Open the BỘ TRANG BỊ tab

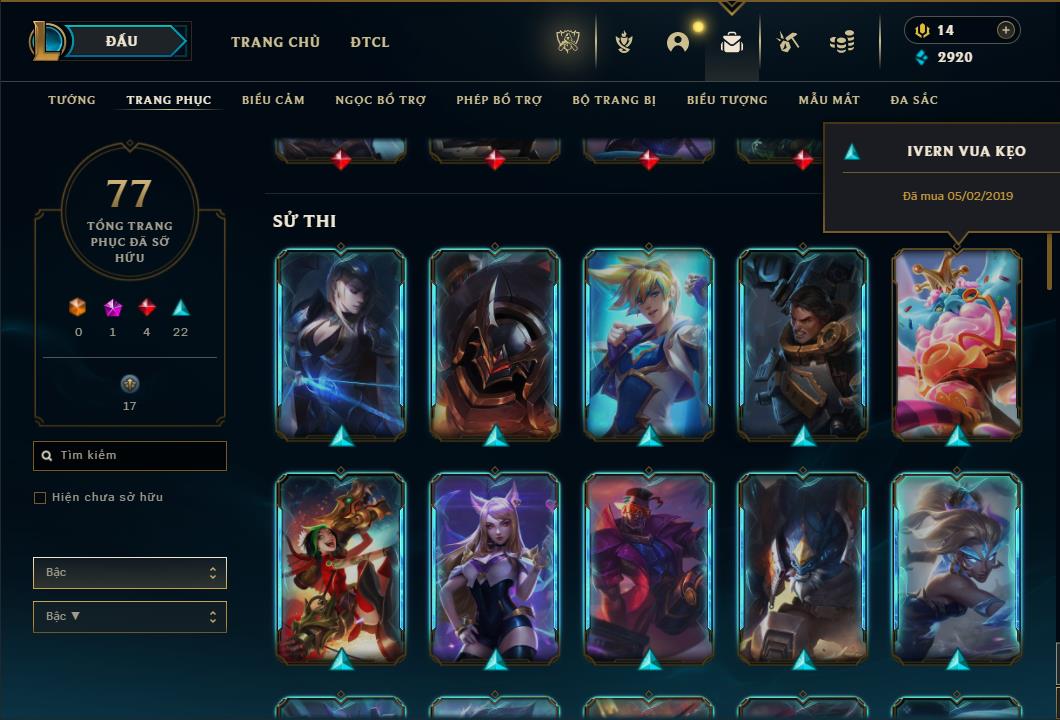614,100
